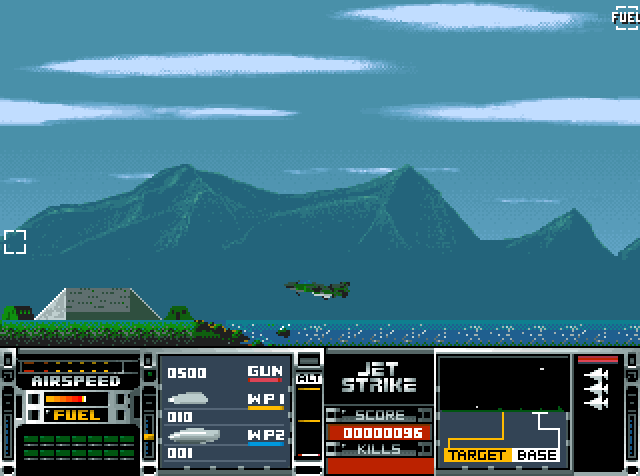640x476 pixels.
Task: Choose the WP1 weapon slot
Action: pos(265,401)
